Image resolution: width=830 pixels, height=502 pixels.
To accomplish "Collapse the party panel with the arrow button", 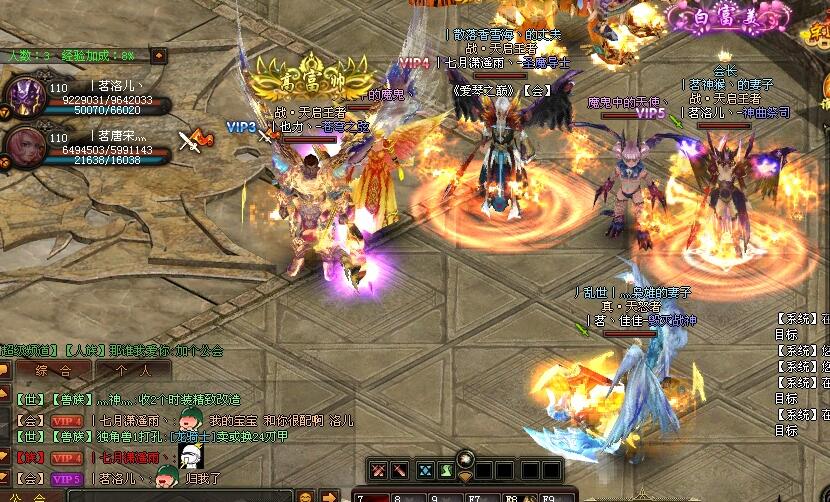I will pos(158,55).
